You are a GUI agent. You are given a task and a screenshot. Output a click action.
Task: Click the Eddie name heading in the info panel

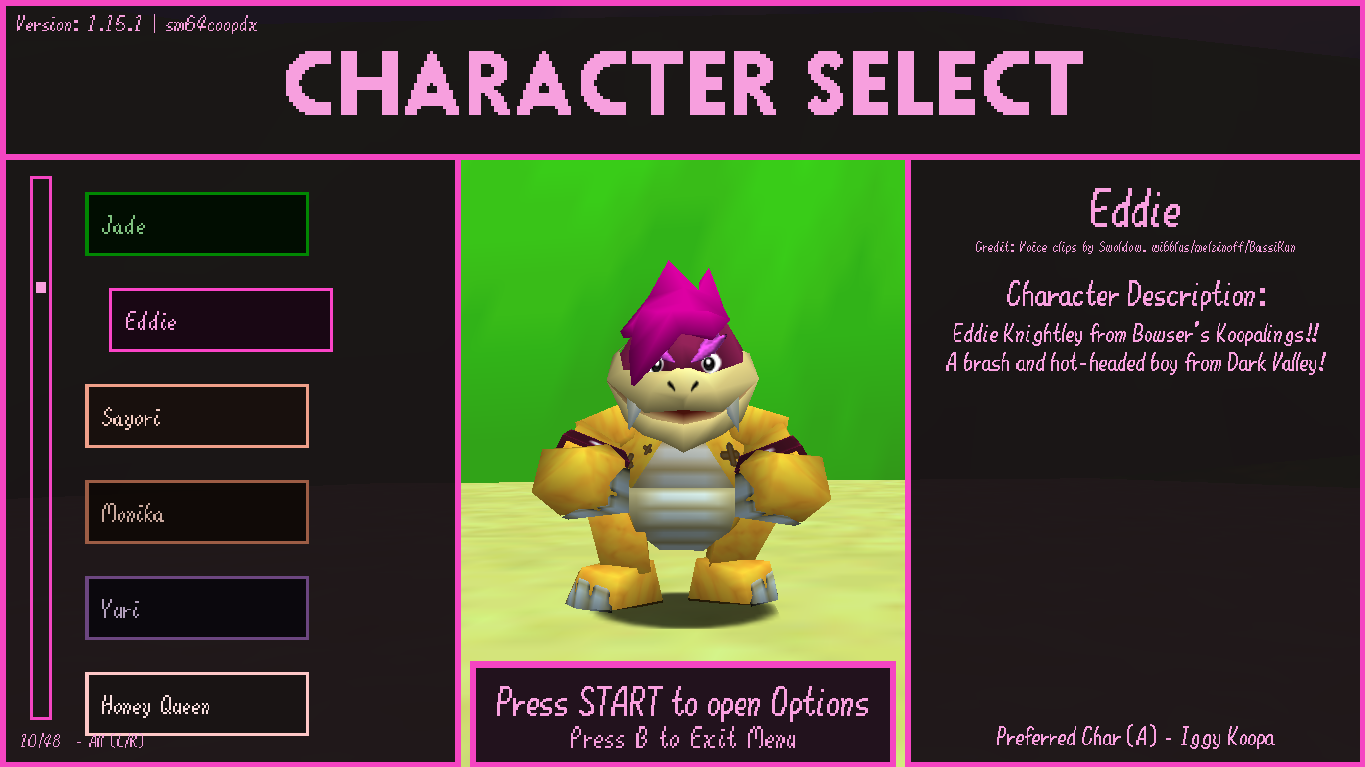pyautogui.click(x=1135, y=210)
